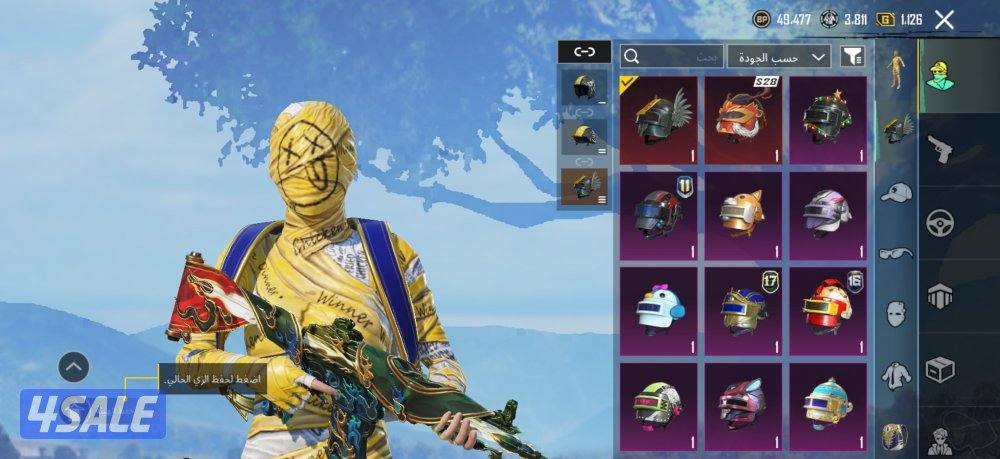
Task: Switch to the face mask category
Action: [x=896, y=314]
